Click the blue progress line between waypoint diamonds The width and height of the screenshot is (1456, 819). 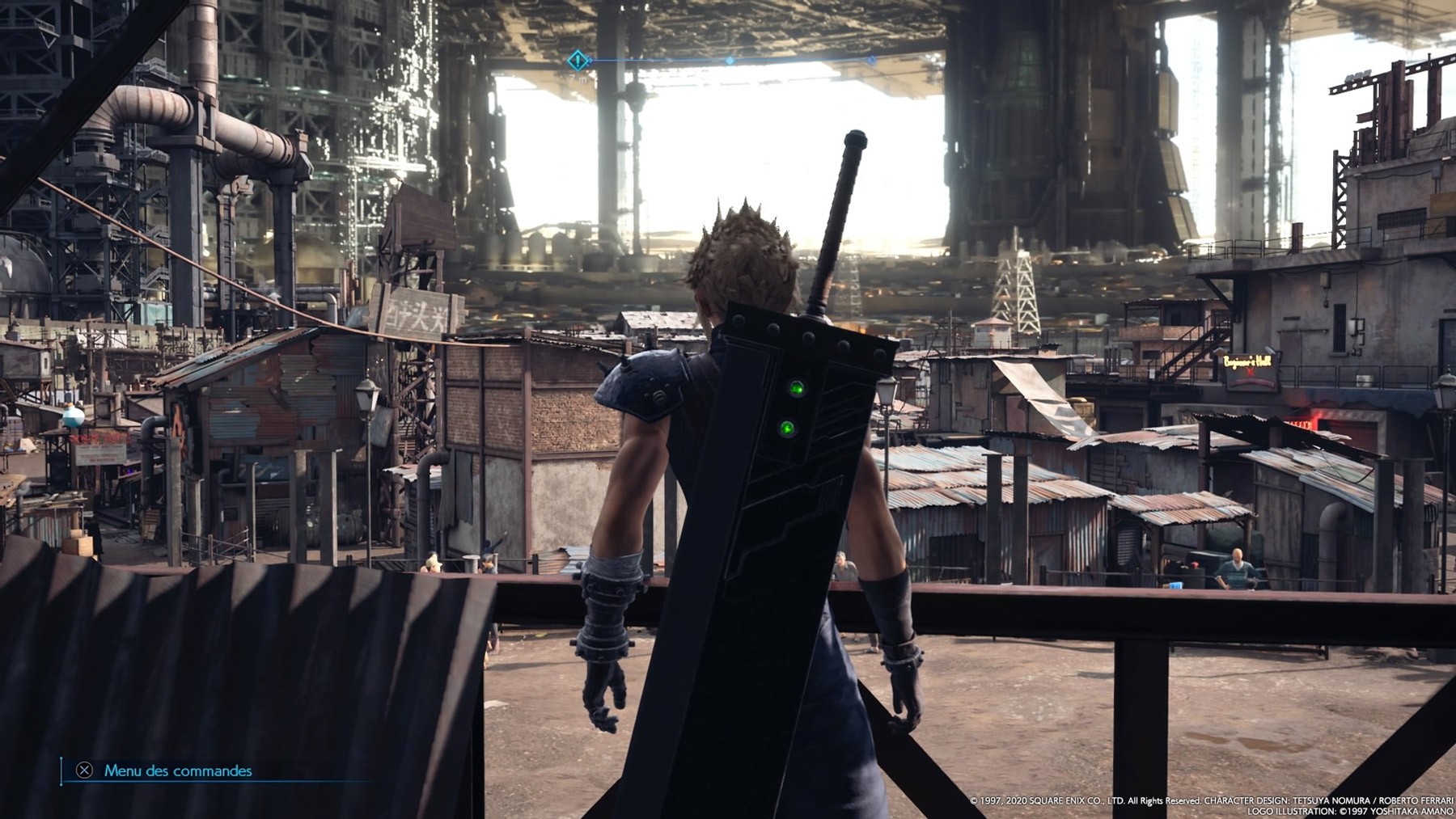tap(801, 59)
